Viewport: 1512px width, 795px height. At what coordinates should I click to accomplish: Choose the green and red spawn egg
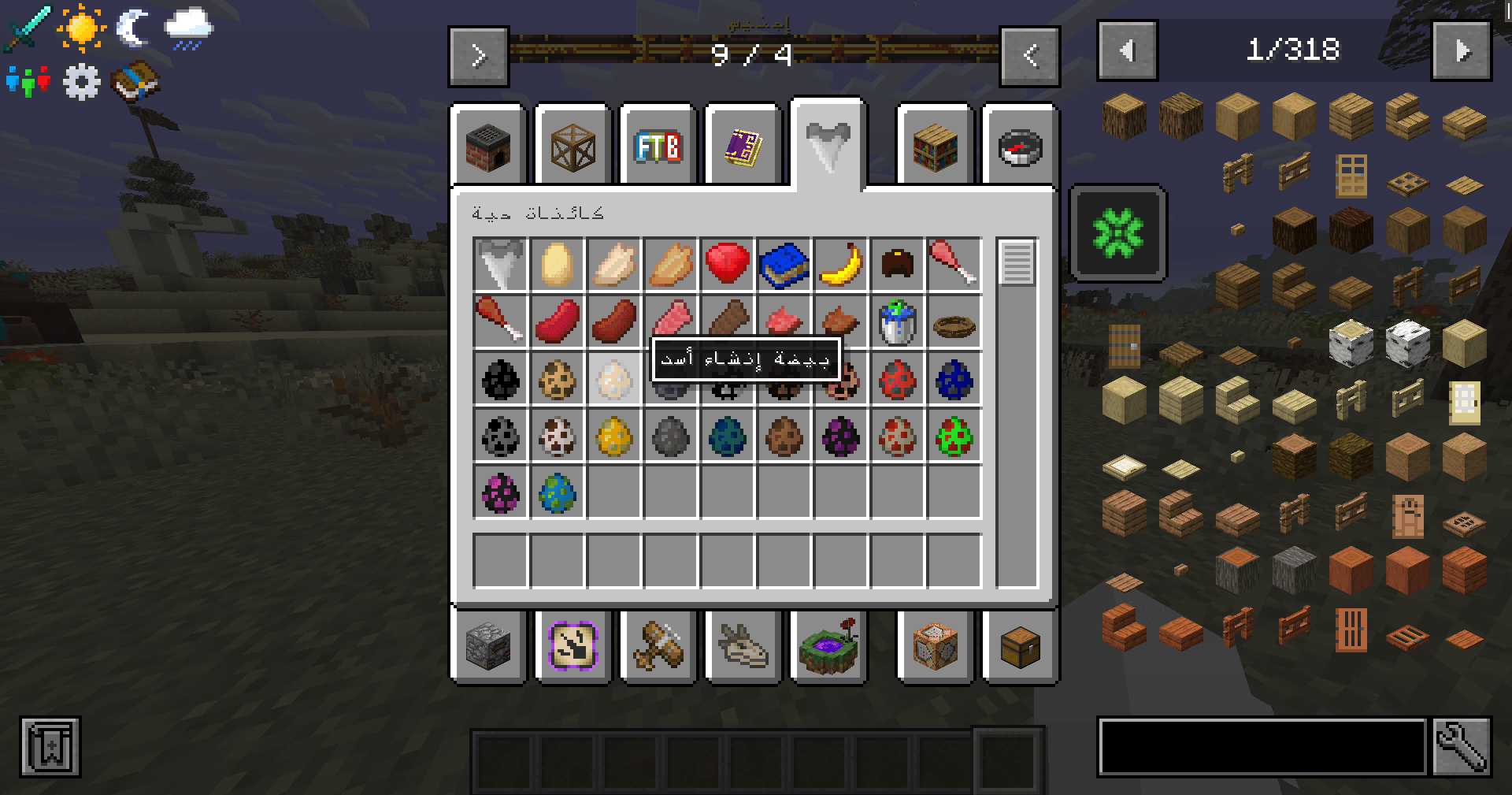click(x=954, y=436)
